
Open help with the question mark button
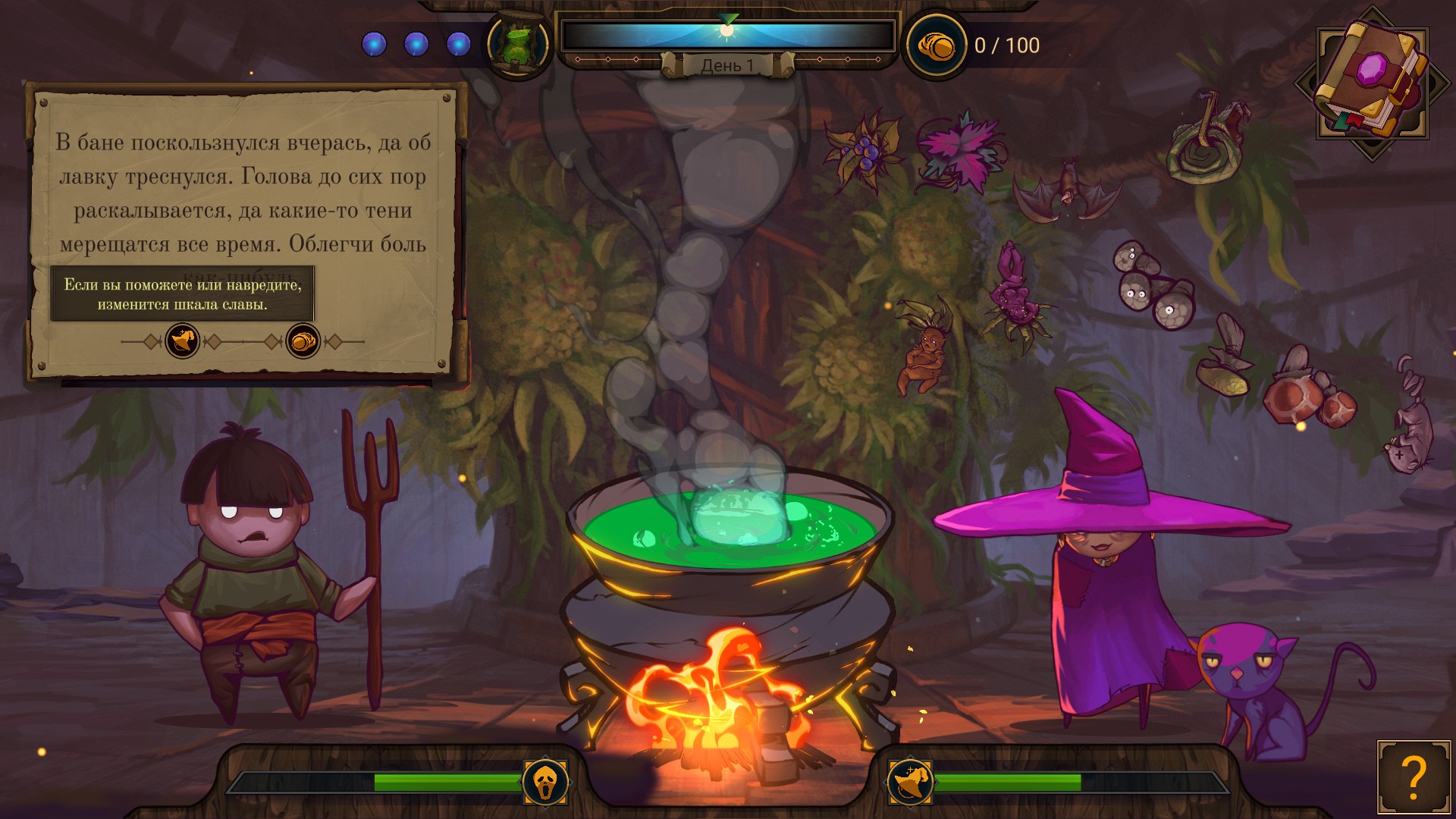coord(1413,777)
